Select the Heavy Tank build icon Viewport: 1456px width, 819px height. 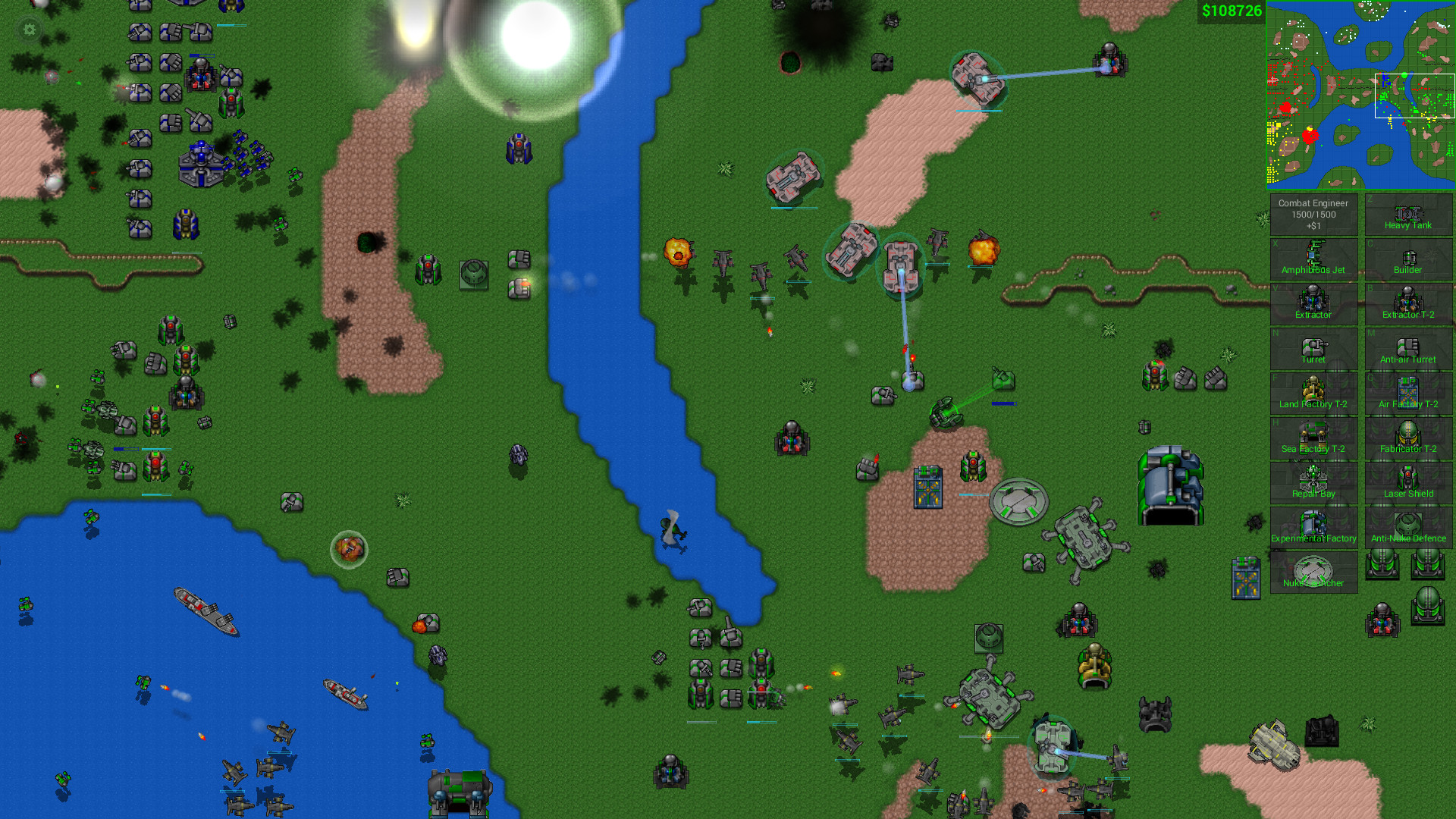(x=1408, y=215)
